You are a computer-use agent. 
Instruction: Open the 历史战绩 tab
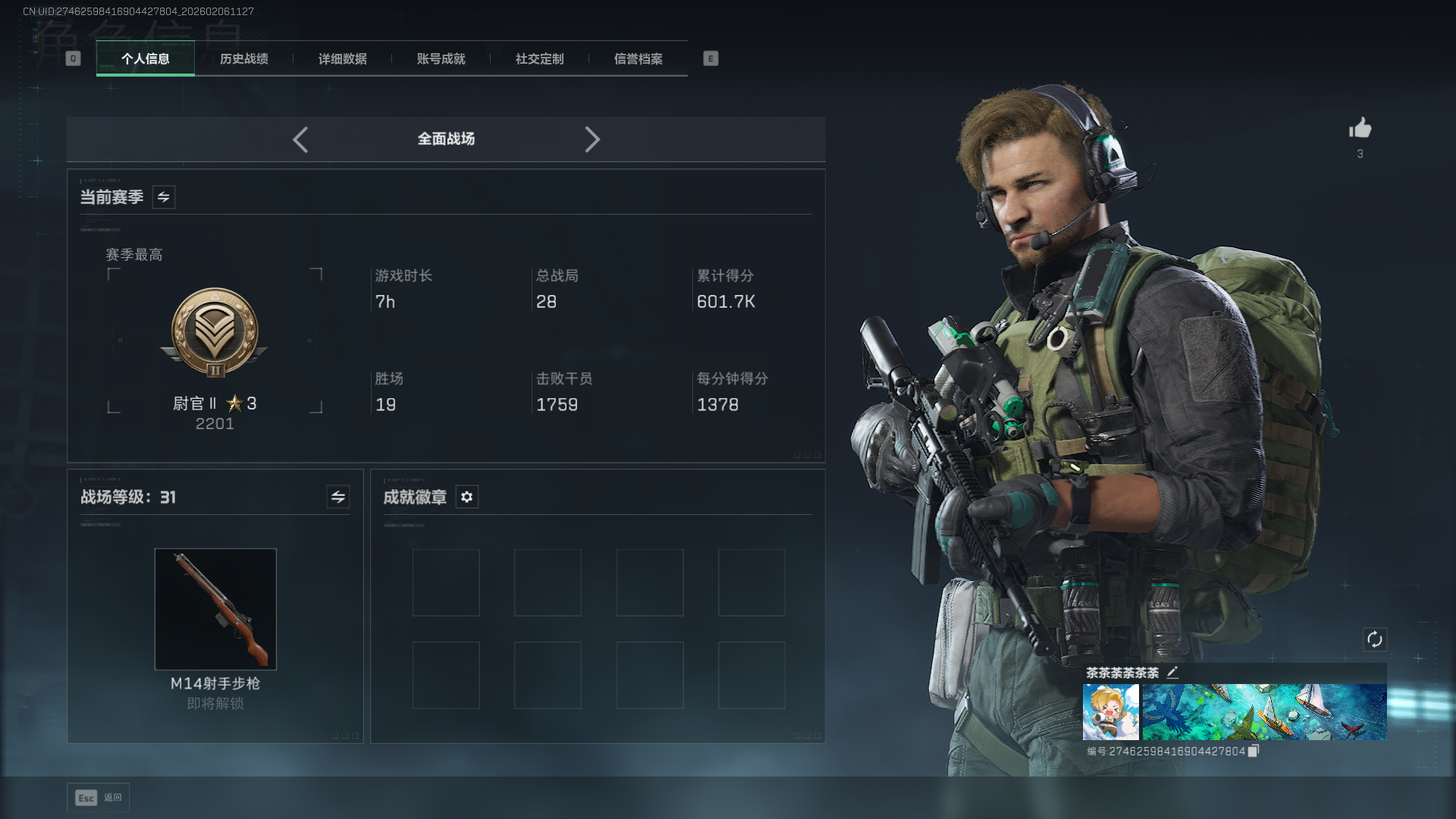click(243, 59)
